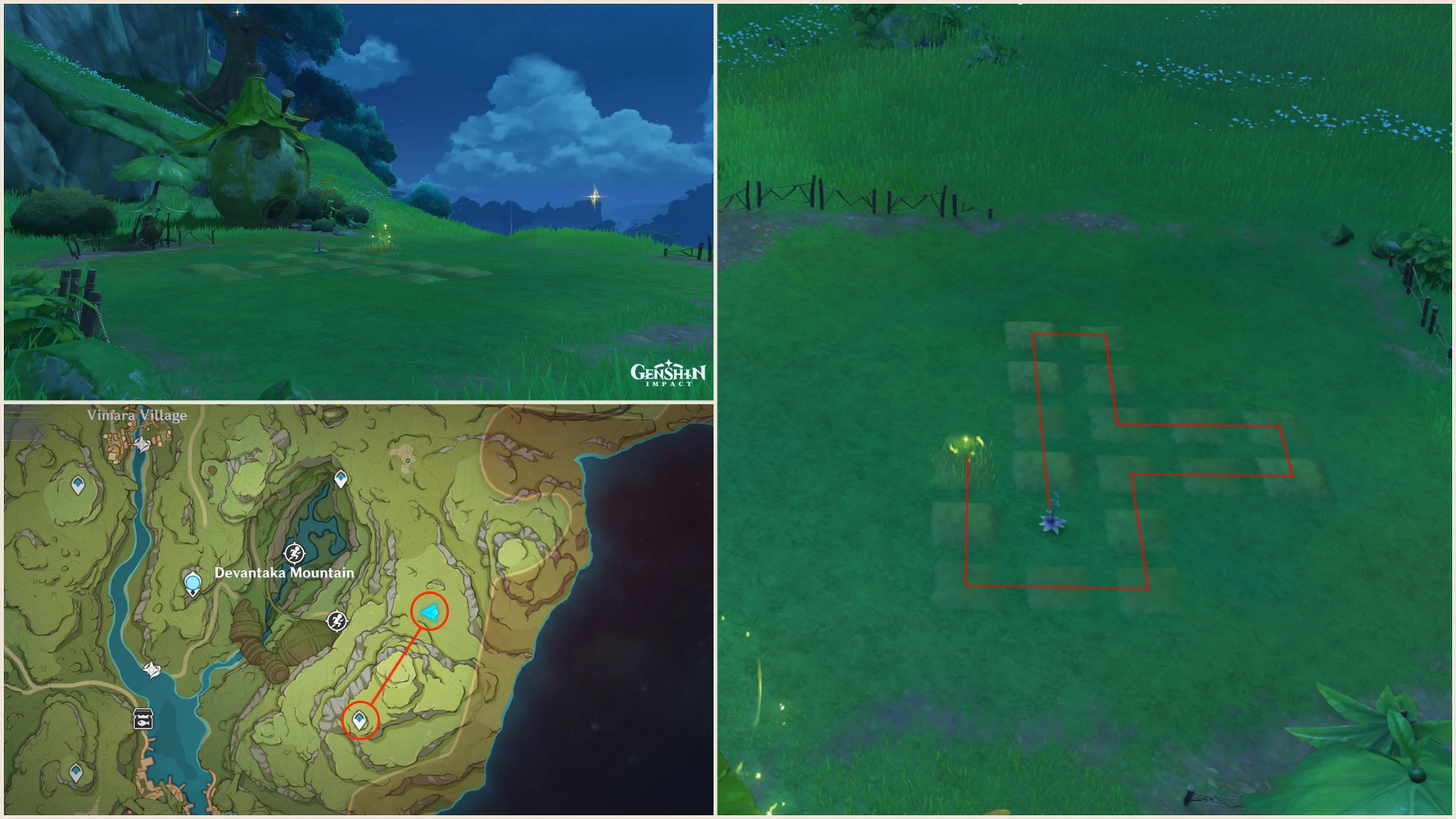Click the teleport waypoint left of Devantaka Mountain label
Screen dimensions: 1456x819
(192, 582)
